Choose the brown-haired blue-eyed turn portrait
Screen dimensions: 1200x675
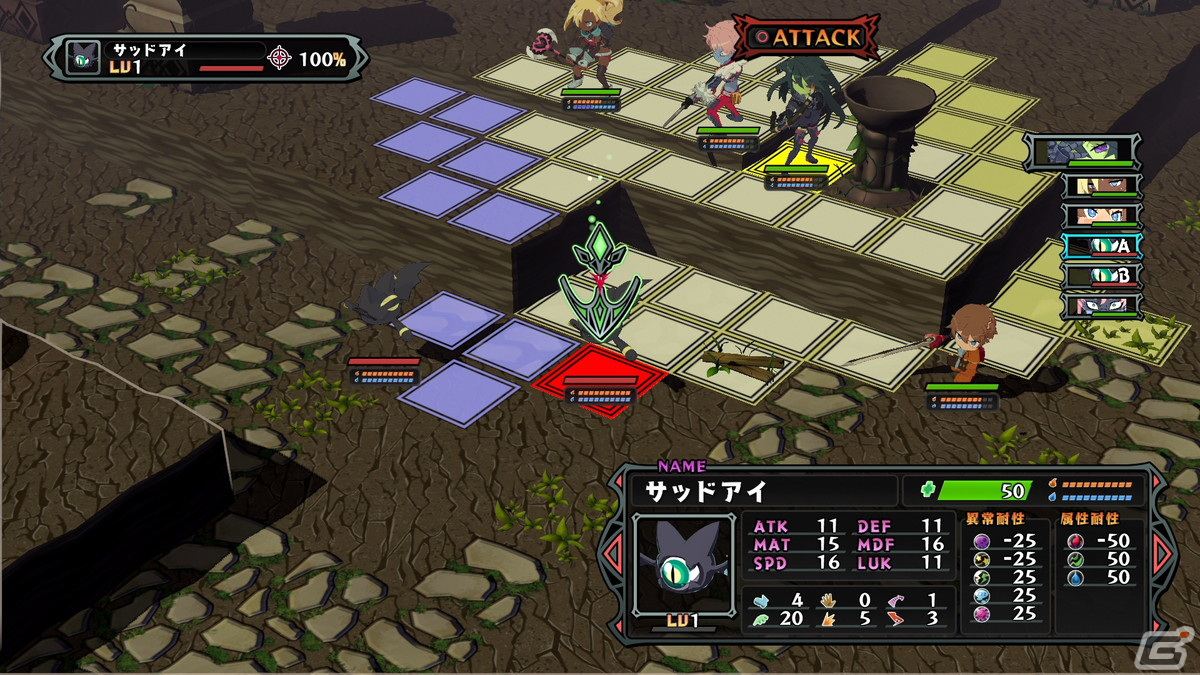pos(1101,216)
